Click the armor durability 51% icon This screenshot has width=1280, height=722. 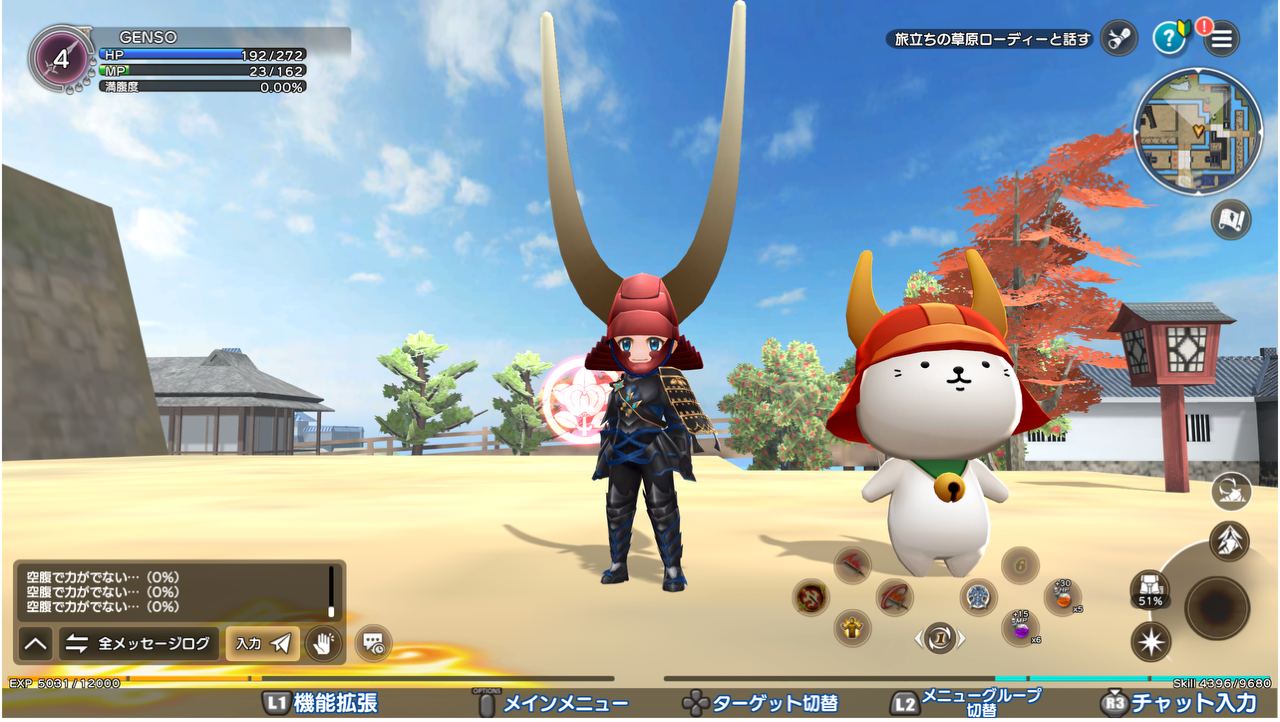1150,589
